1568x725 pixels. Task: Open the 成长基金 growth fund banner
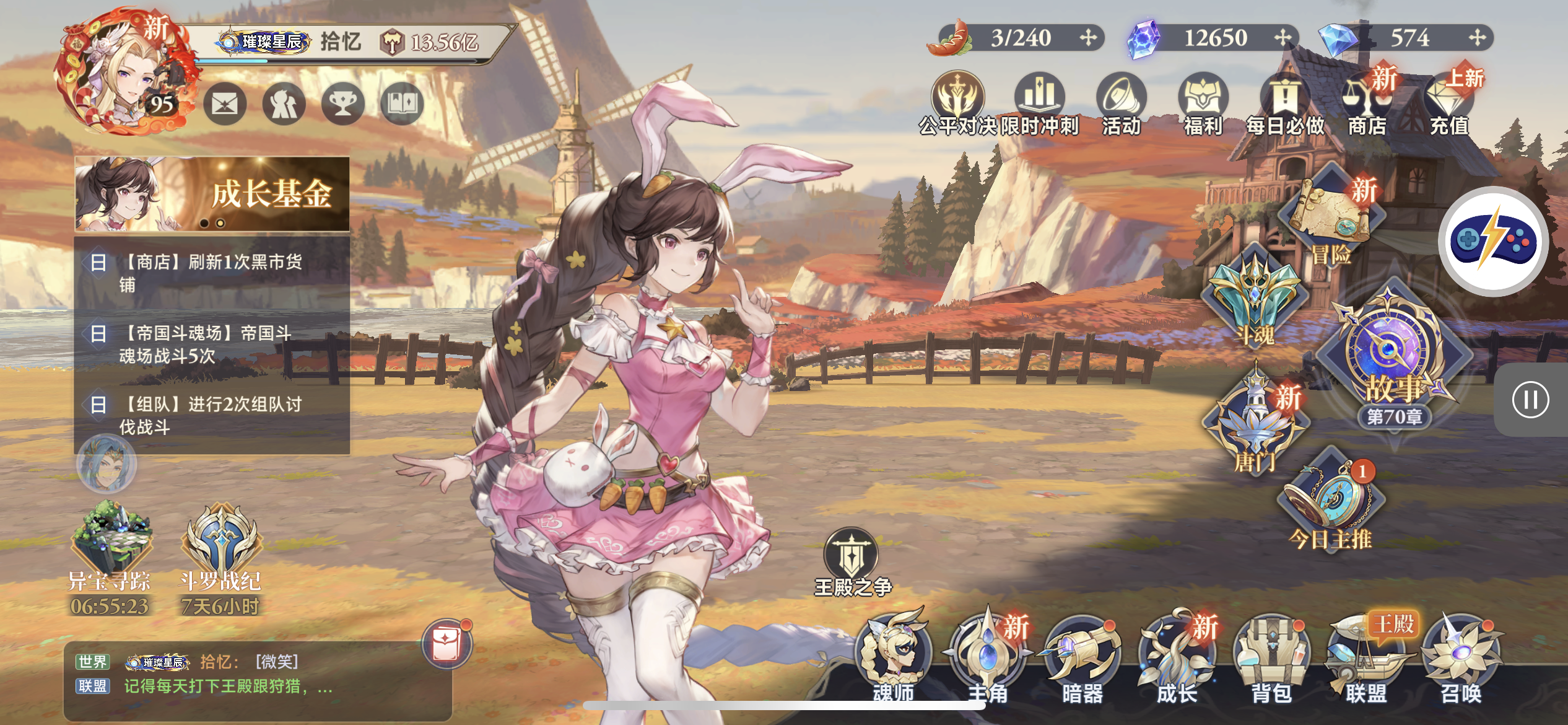pyautogui.click(x=212, y=193)
